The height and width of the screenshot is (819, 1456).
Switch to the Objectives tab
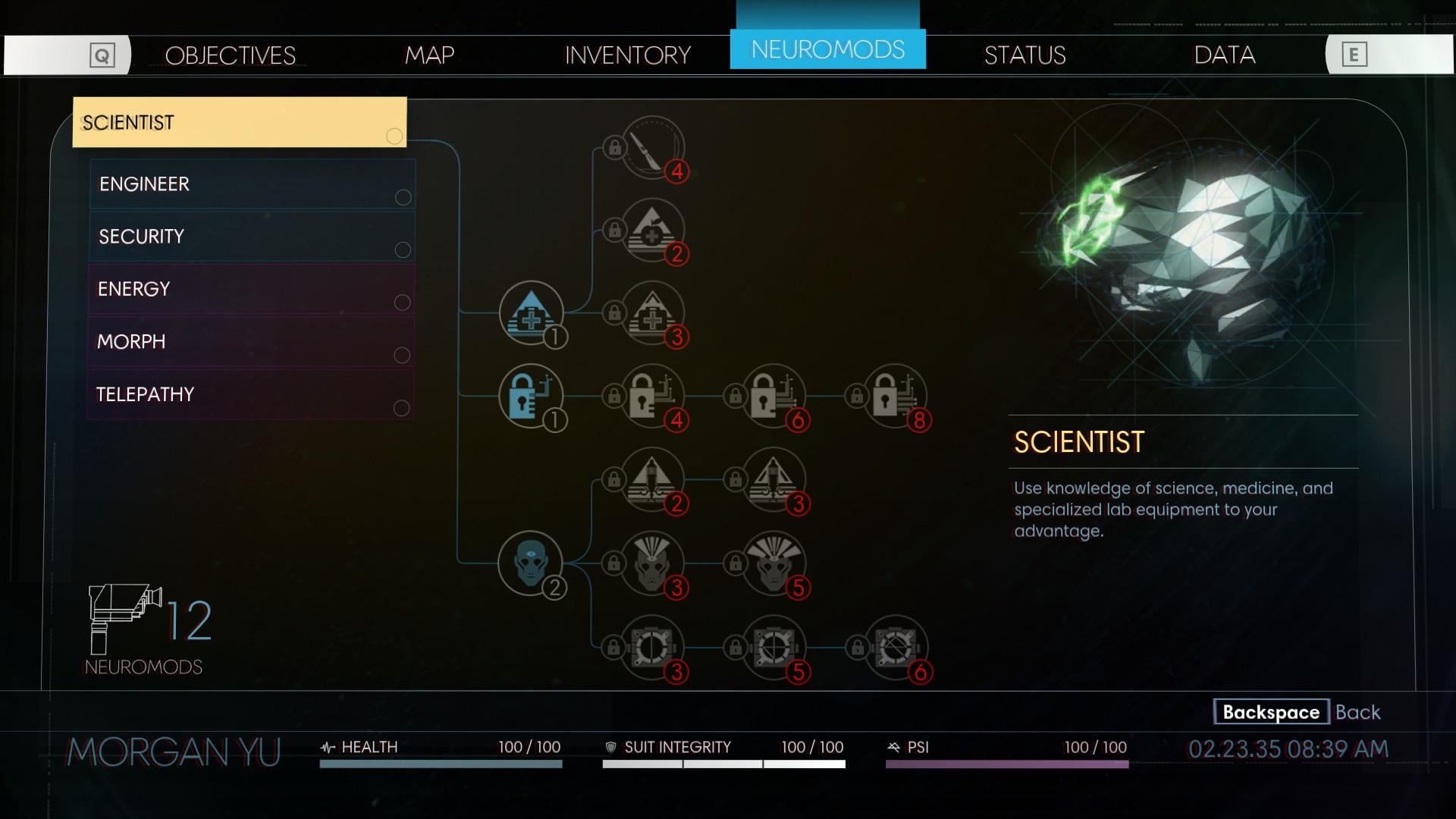click(x=230, y=55)
